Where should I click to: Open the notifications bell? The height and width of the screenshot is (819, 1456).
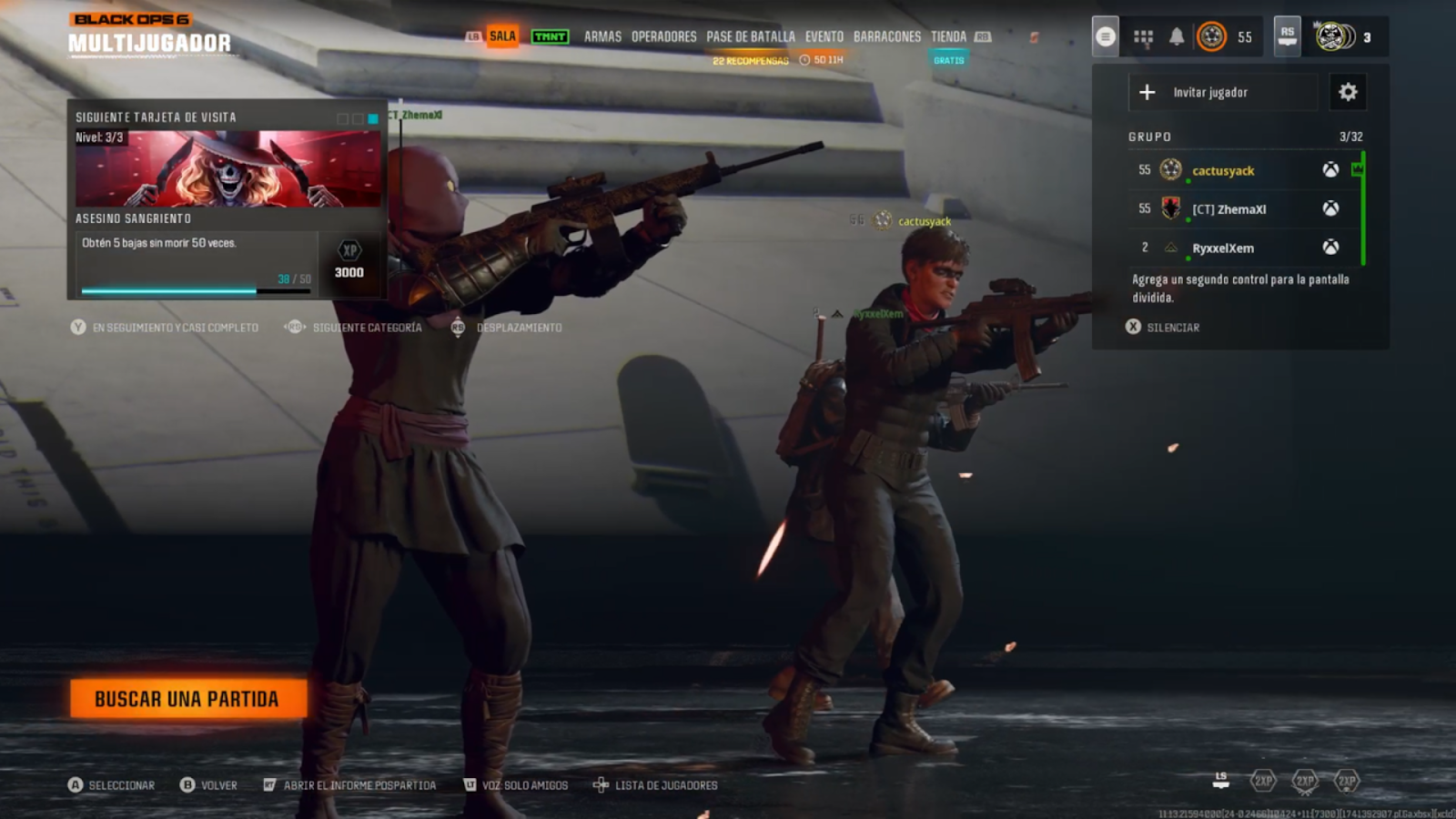point(1177,36)
